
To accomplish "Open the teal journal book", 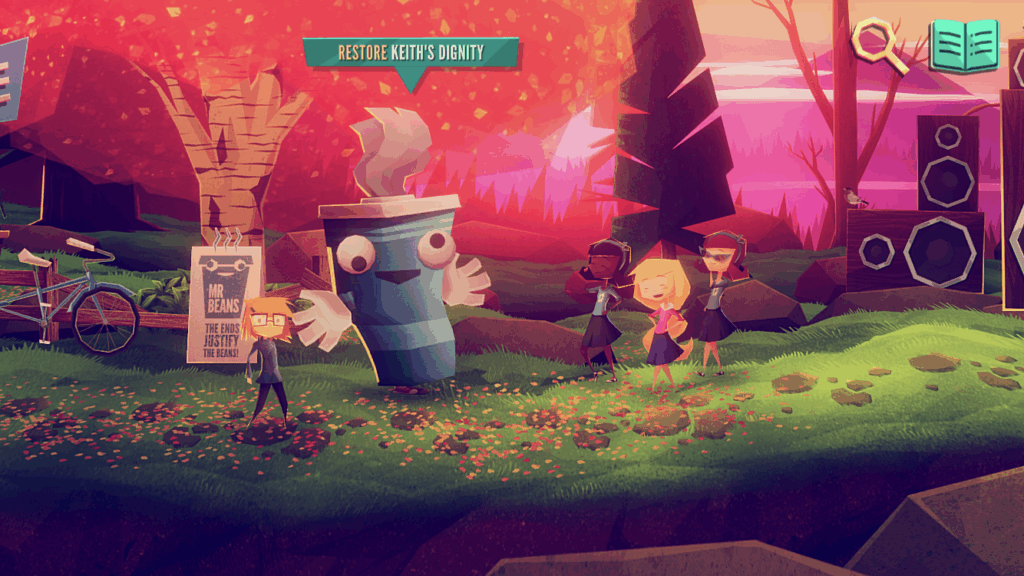I will click(x=964, y=45).
